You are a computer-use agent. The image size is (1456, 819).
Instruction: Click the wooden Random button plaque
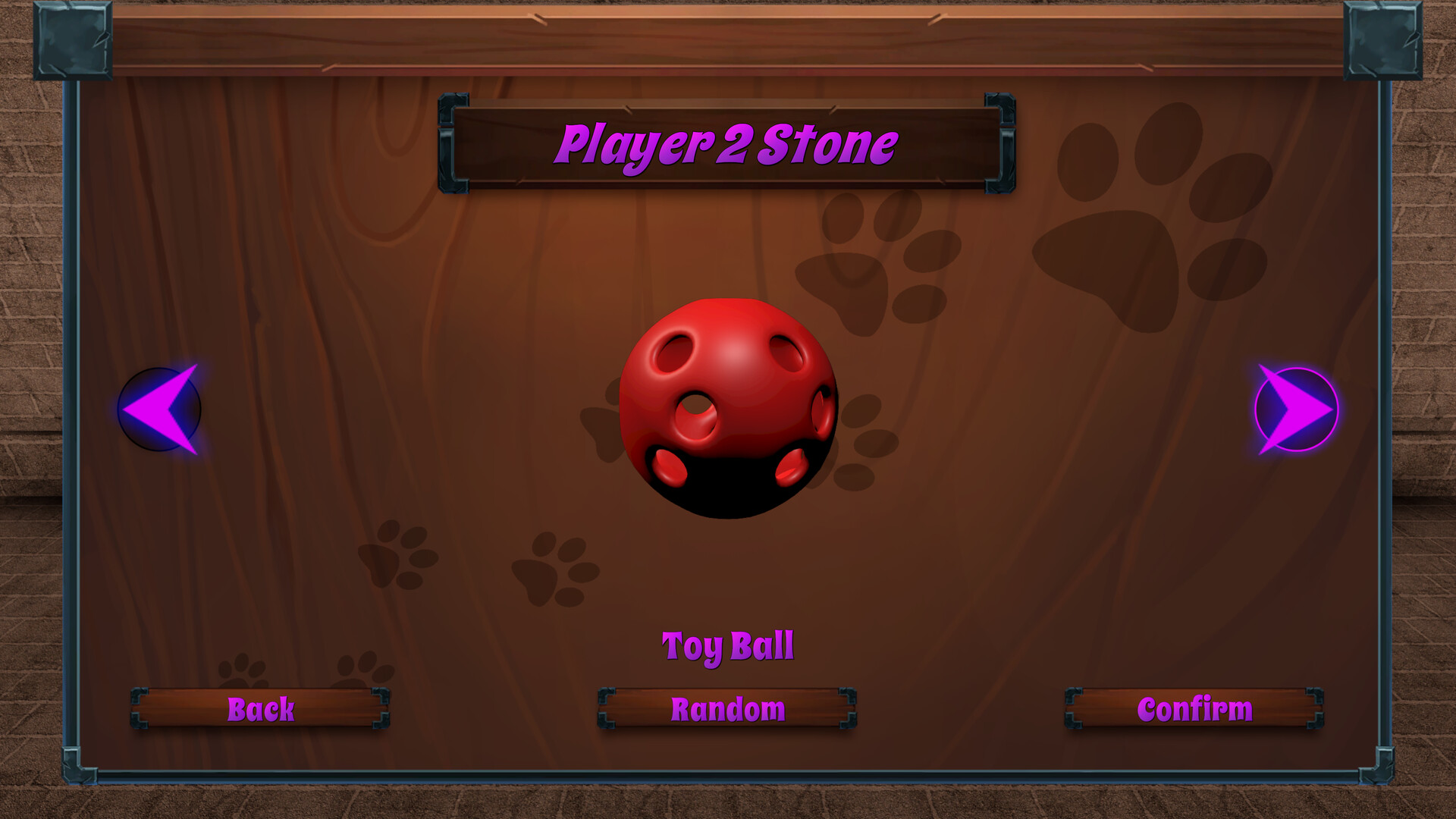[726, 708]
